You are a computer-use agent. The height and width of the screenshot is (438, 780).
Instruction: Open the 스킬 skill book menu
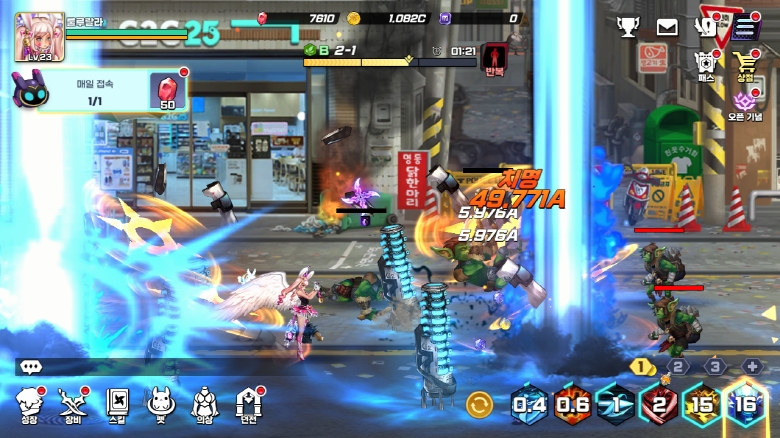[118, 404]
